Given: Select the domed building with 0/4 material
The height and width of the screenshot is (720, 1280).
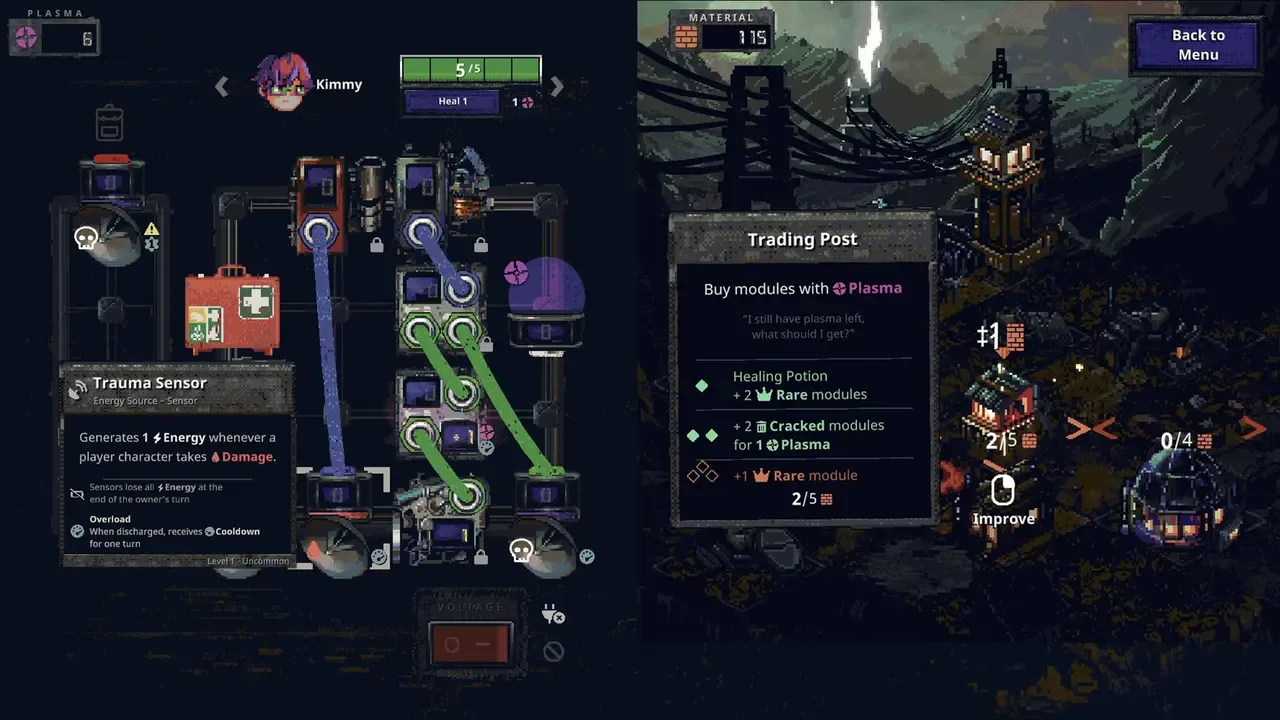Looking at the screenshot, I should [x=1181, y=490].
